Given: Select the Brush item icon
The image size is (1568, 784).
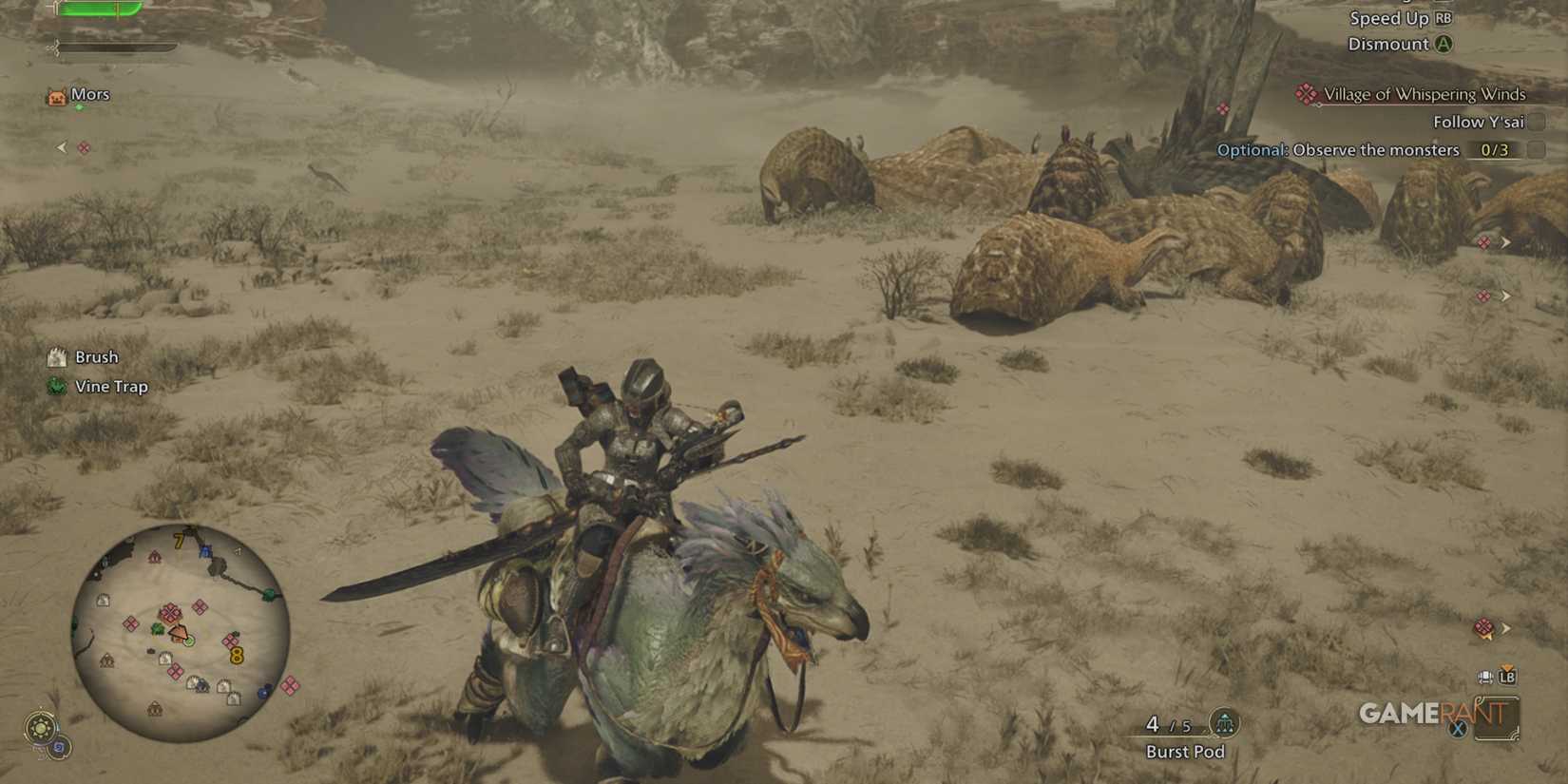Looking at the screenshot, I should (57, 356).
